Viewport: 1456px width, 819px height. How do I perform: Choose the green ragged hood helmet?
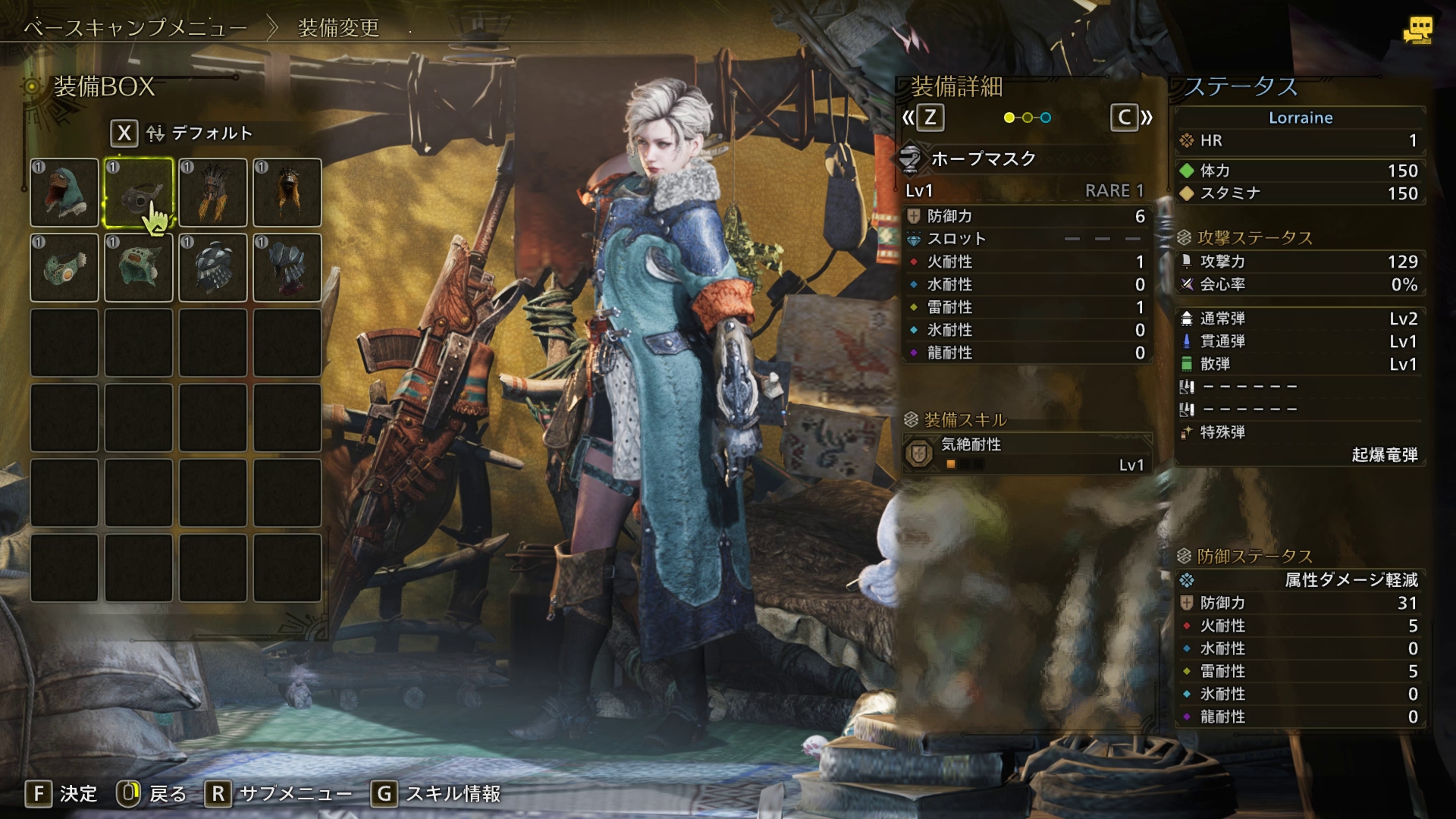coord(139,268)
